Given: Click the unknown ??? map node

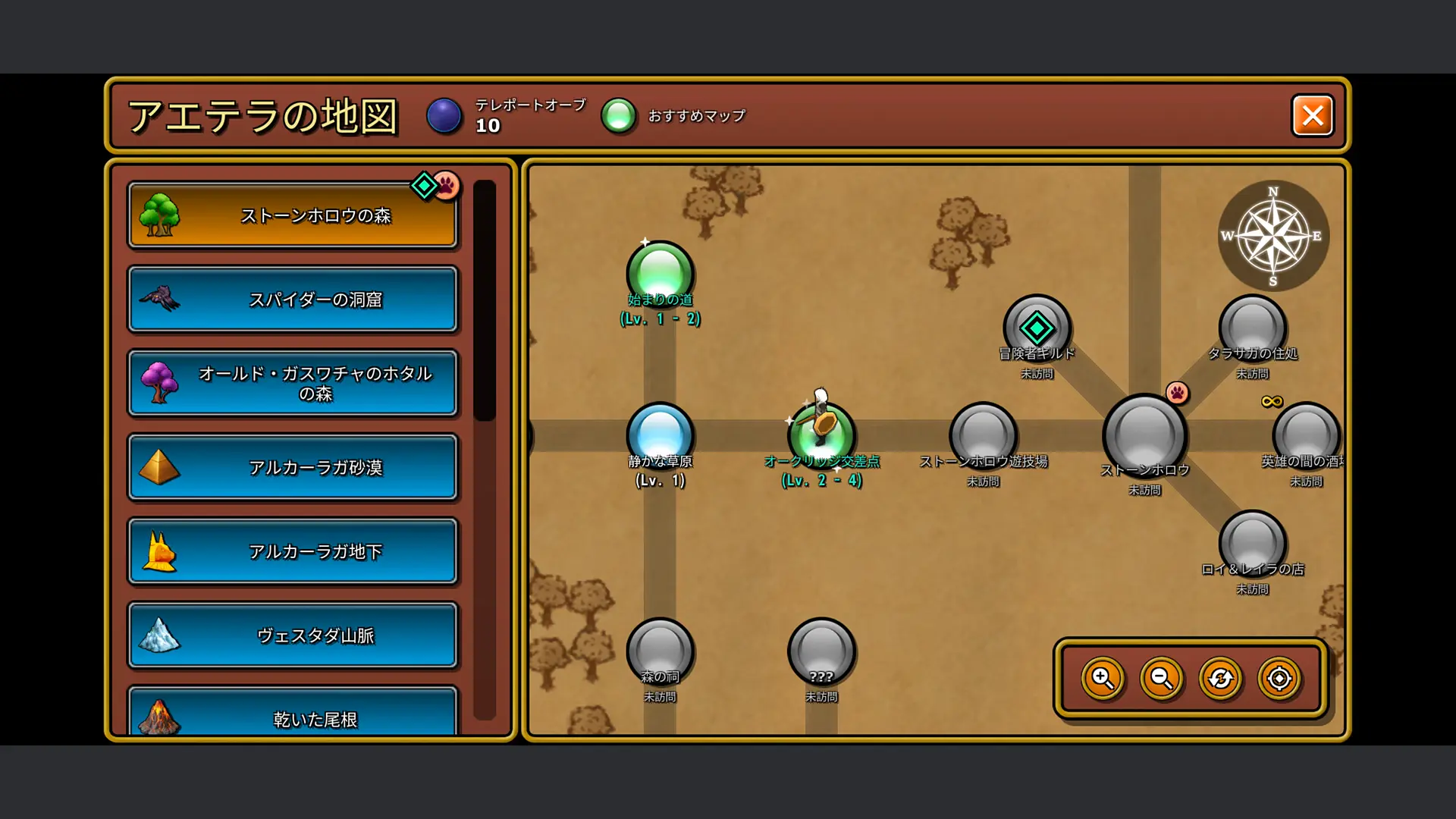Looking at the screenshot, I should tap(821, 651).
